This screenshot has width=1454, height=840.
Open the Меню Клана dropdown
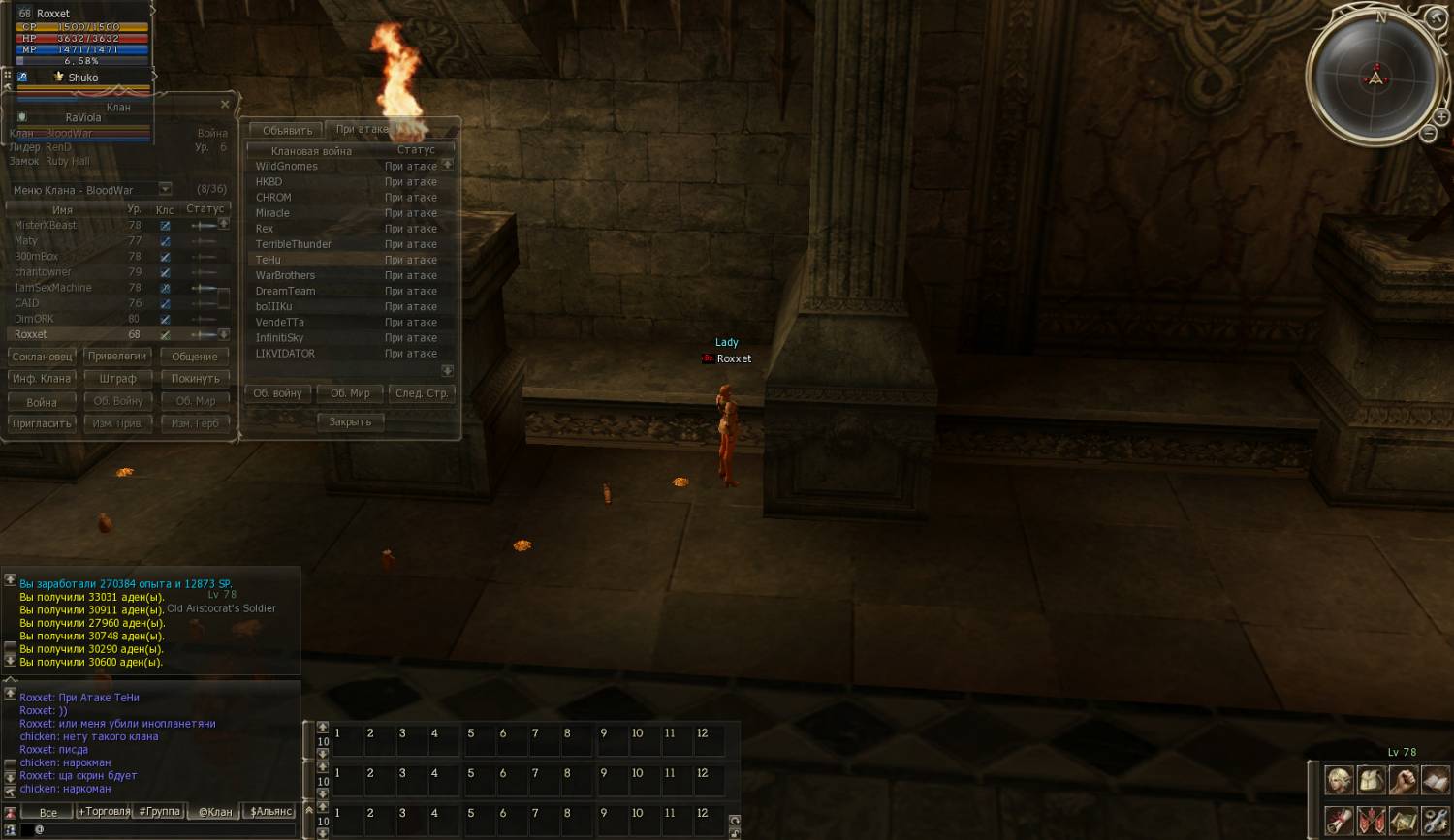click(x=165, y=190)
